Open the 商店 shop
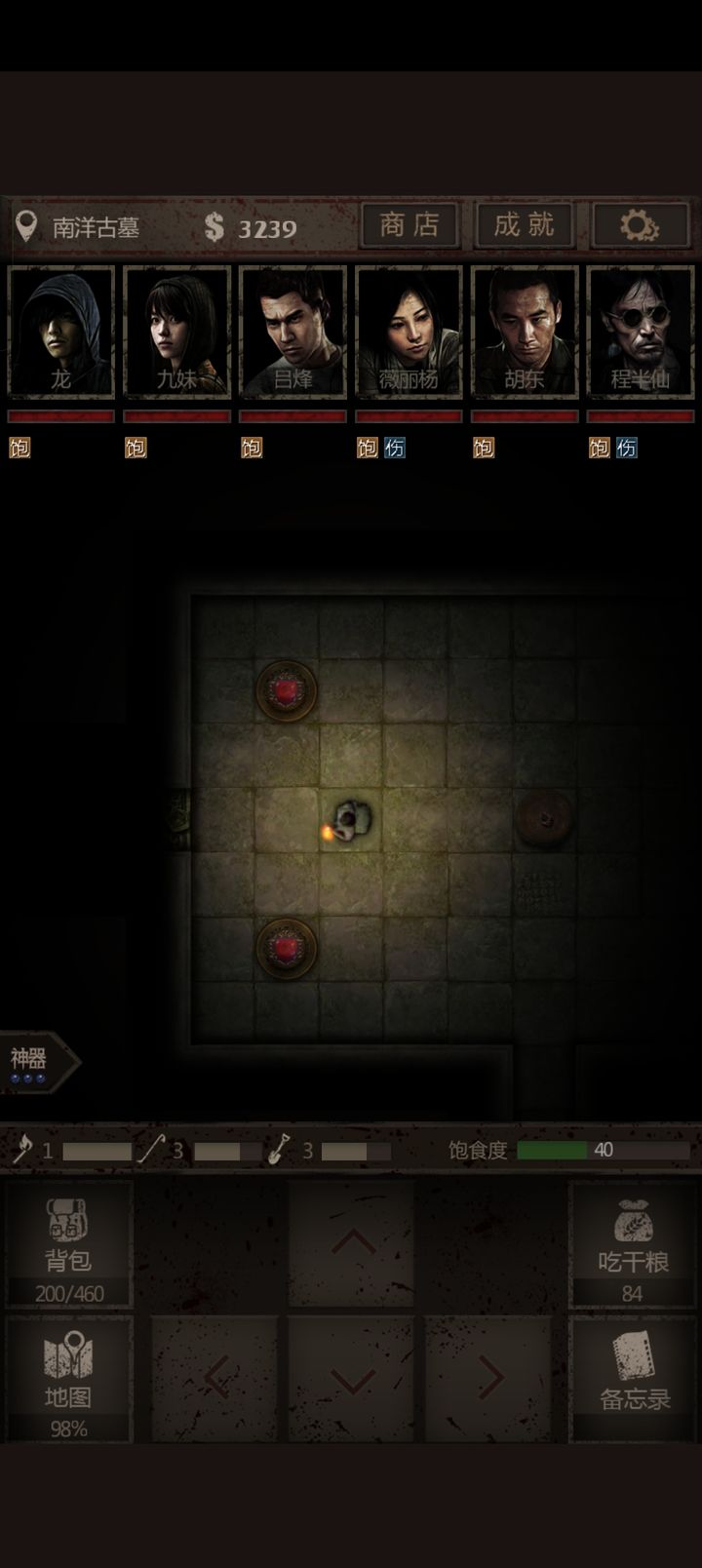The height and width of the screenshot is (1568, 702). [409, 226]
